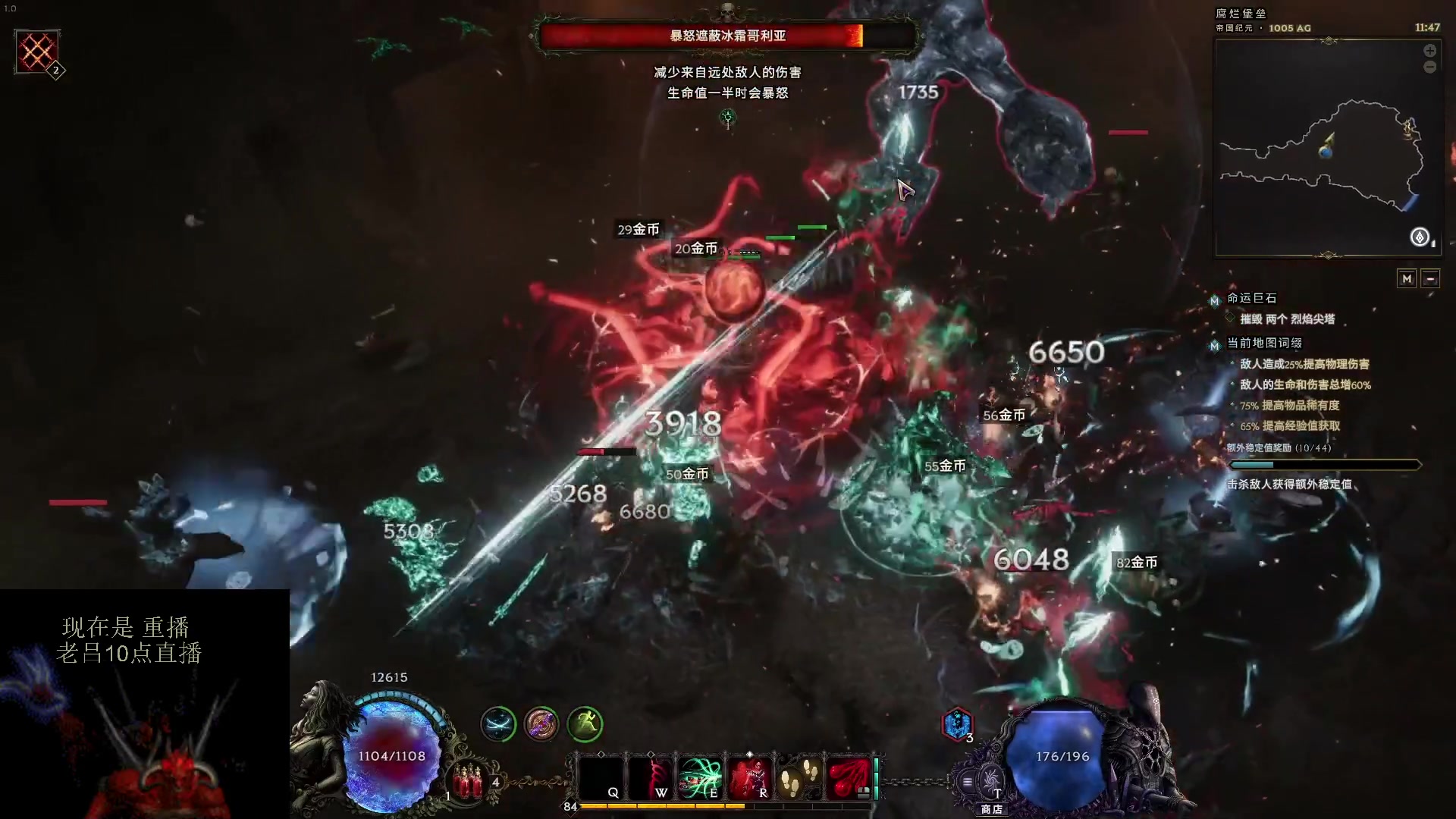Click the green running figure buff icon
The image size is (1456, 819).
[584, 724]
